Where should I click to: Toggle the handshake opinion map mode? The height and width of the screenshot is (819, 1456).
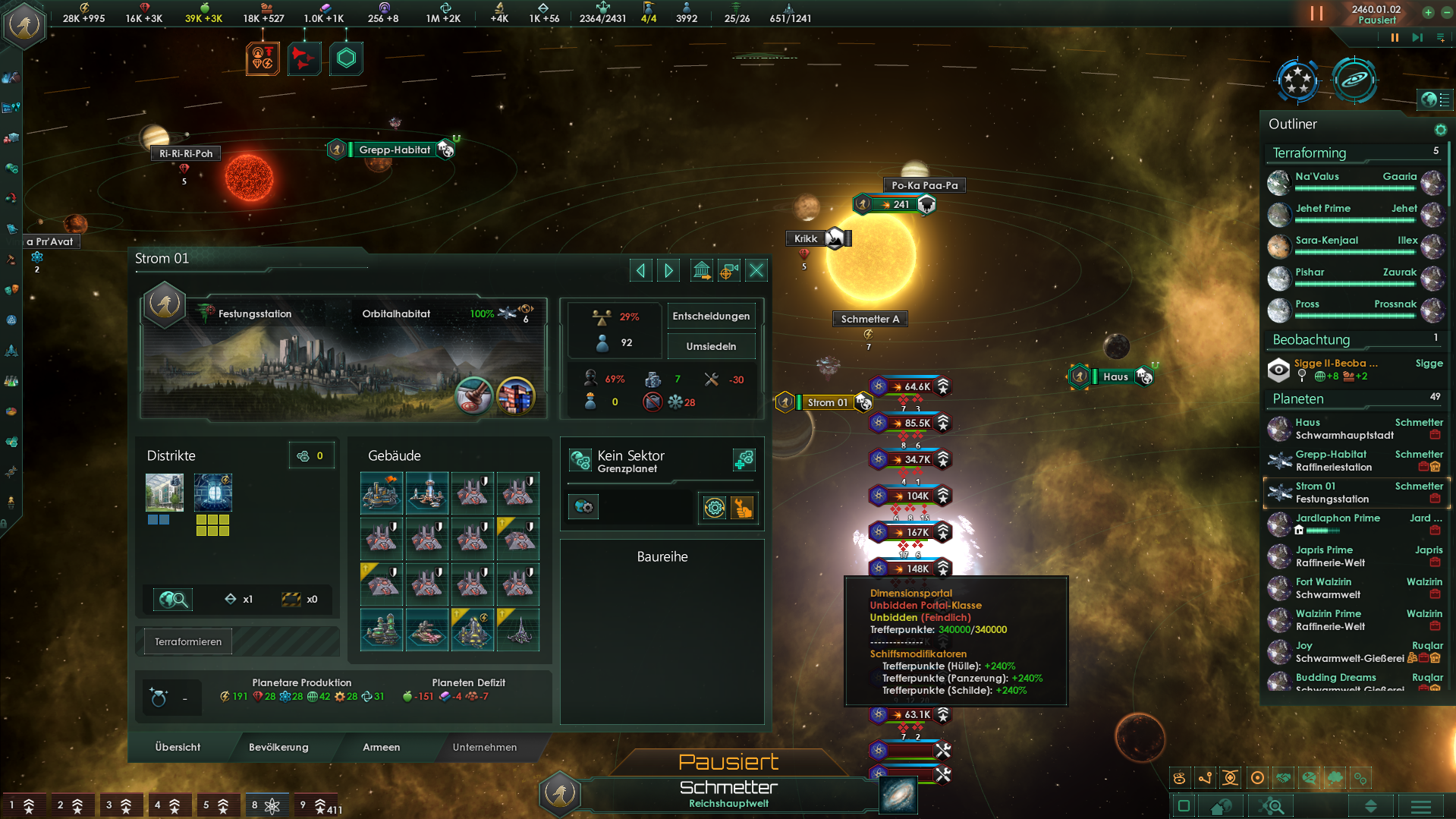click(x=1282, y=778)
